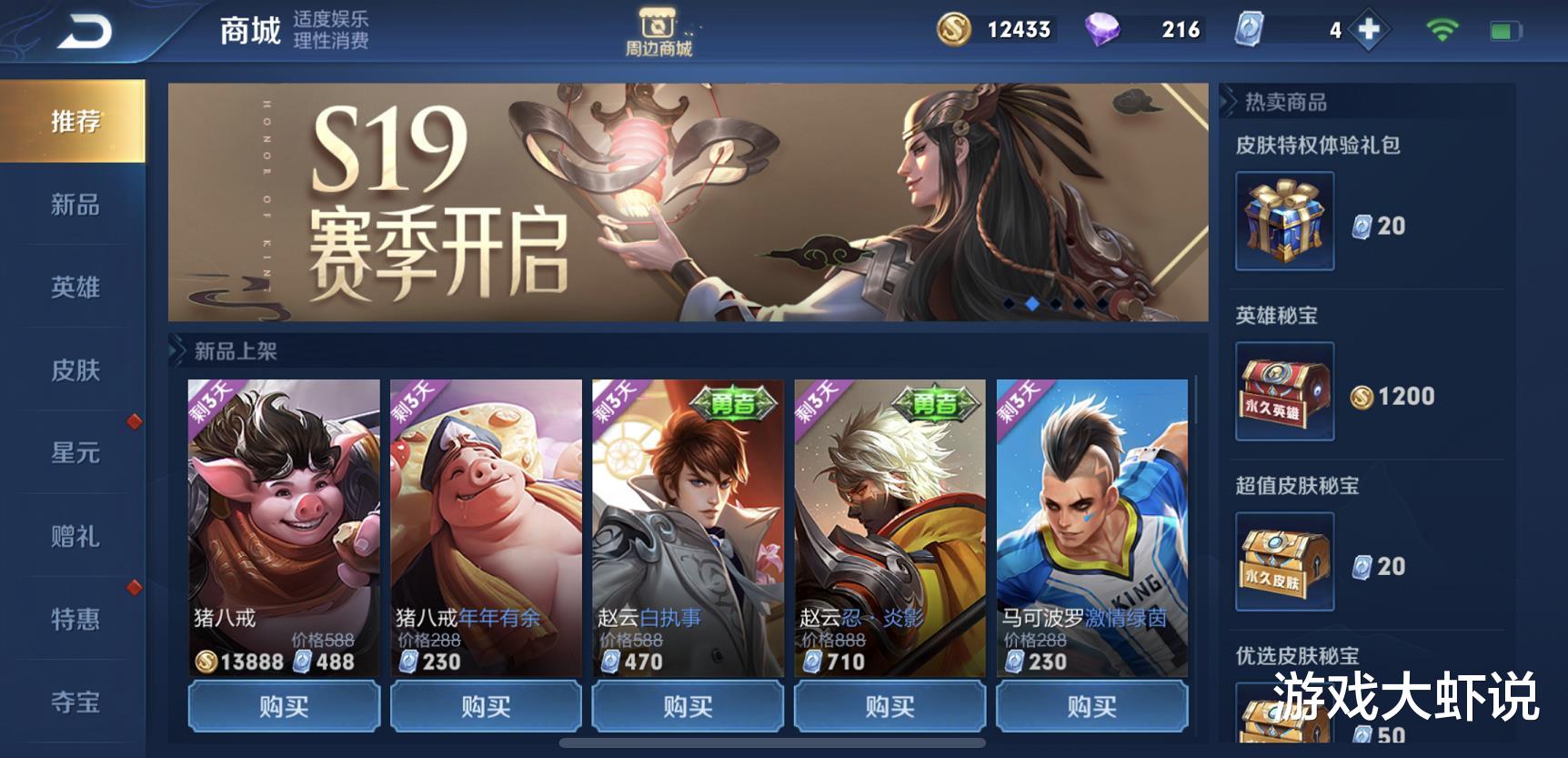The image size is (1568, 758).
Task: Click the purple diamond currency icon
Action: (1101, 29)
